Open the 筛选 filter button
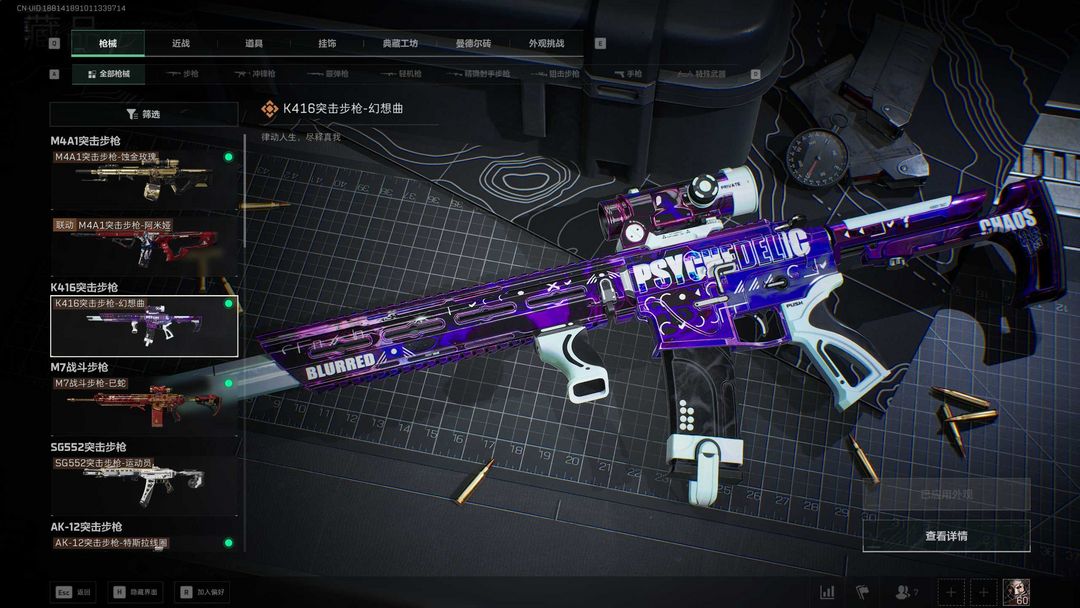 [x=143, y=114]
